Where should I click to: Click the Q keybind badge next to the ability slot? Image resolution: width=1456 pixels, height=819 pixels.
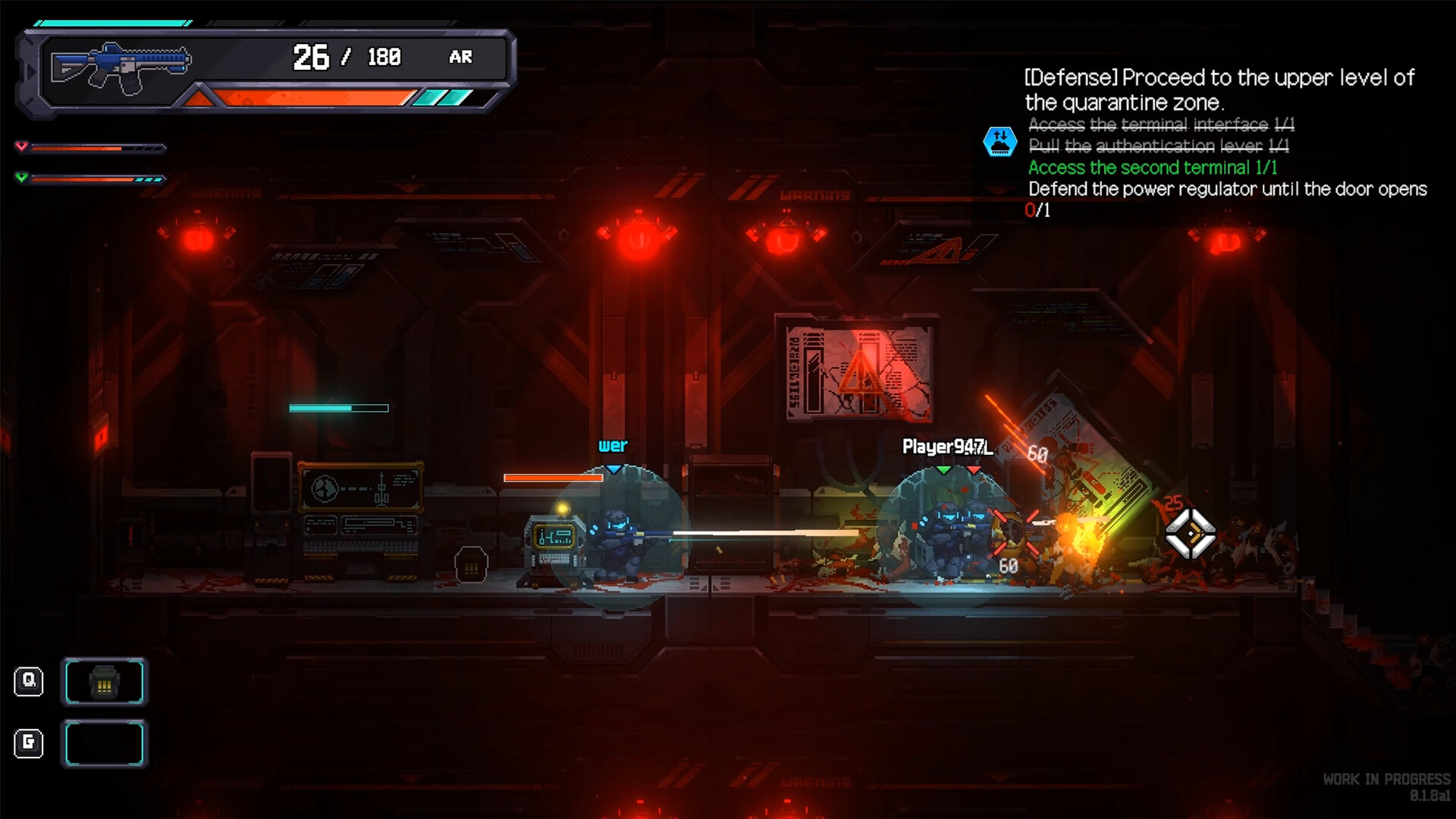[29, 681]
